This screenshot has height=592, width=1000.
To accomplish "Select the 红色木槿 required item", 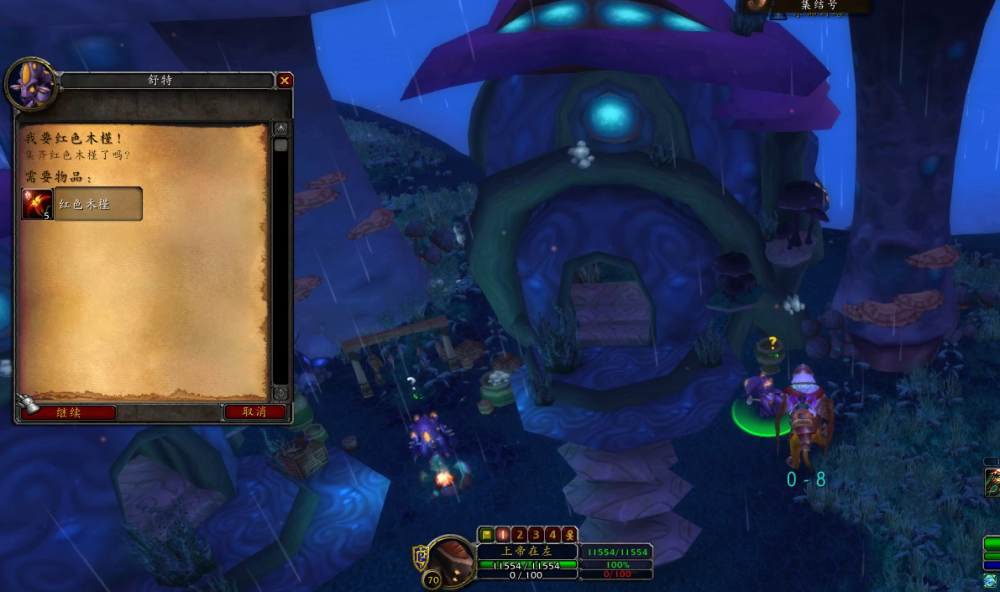I will click(83, 204).
